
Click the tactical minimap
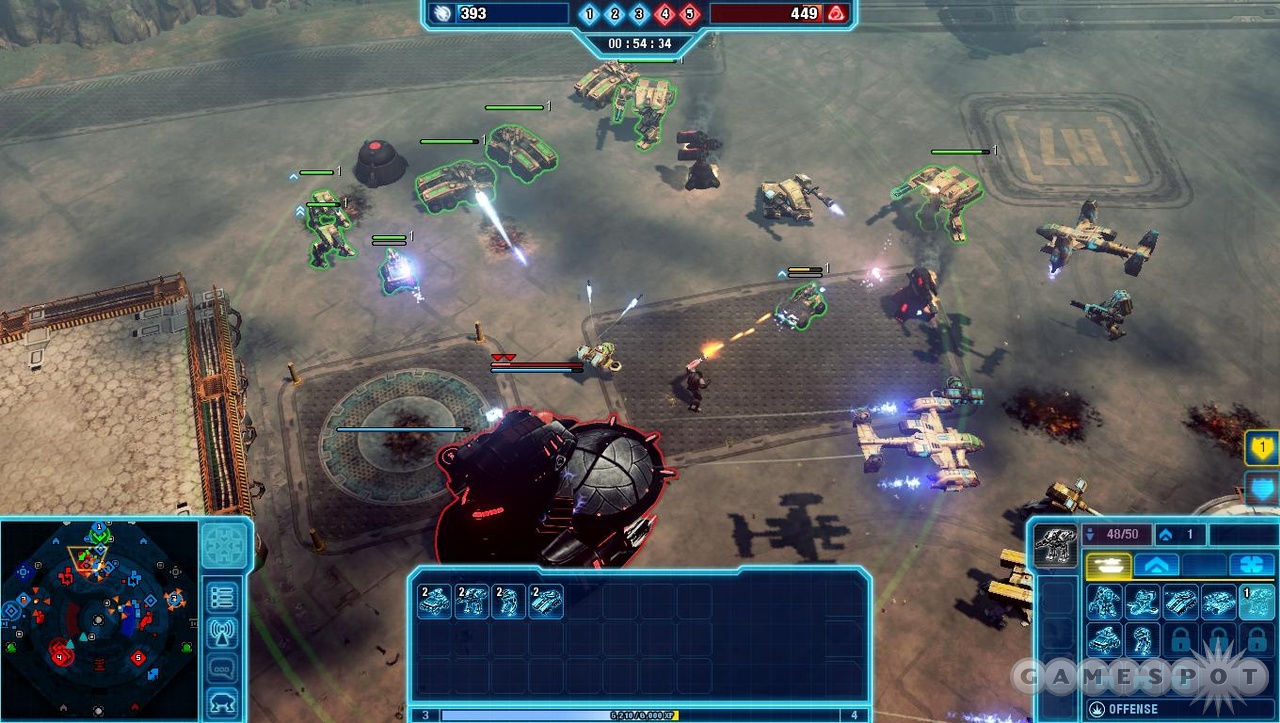tap(98, 619)
